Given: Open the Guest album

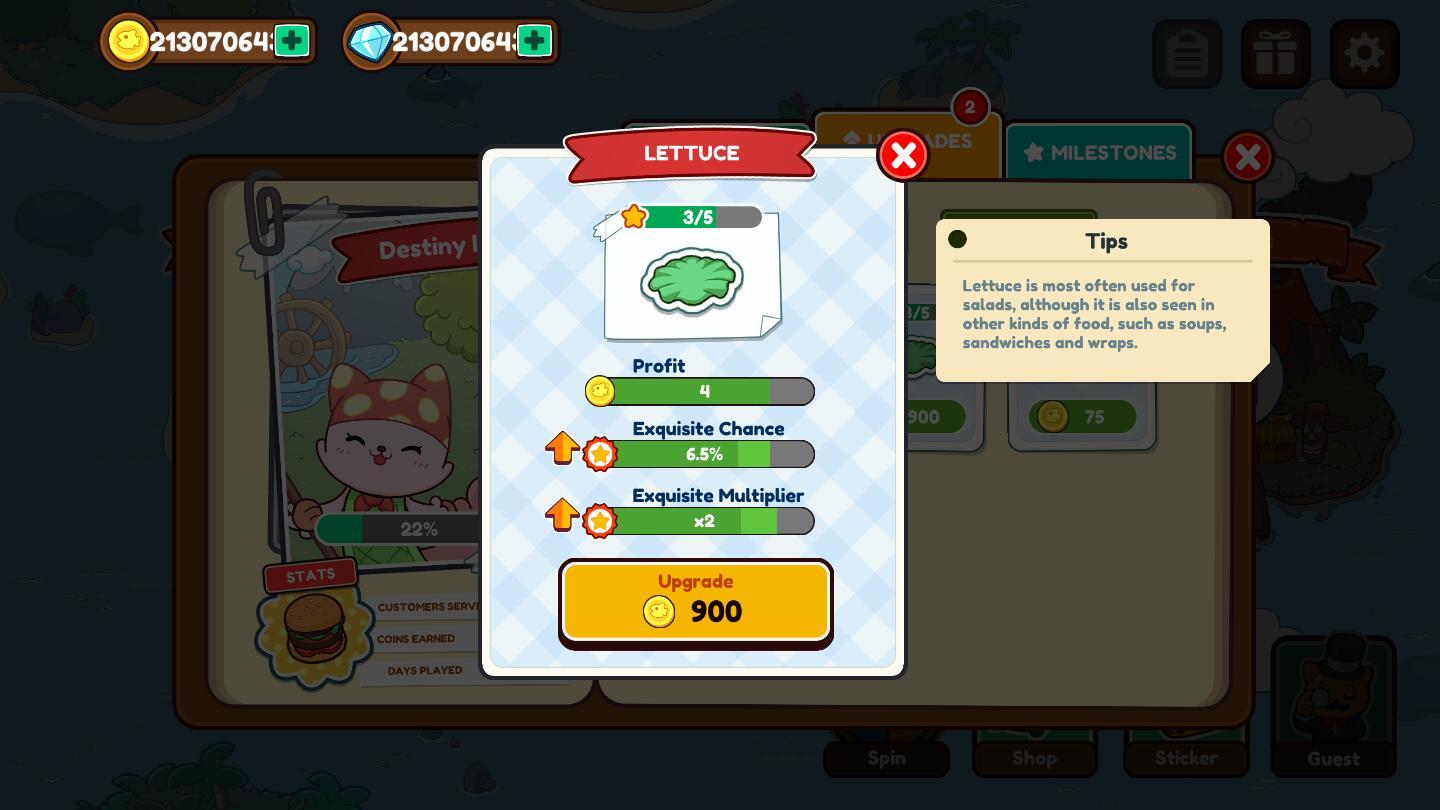Looking at the screenshot, I should 1334,707.
